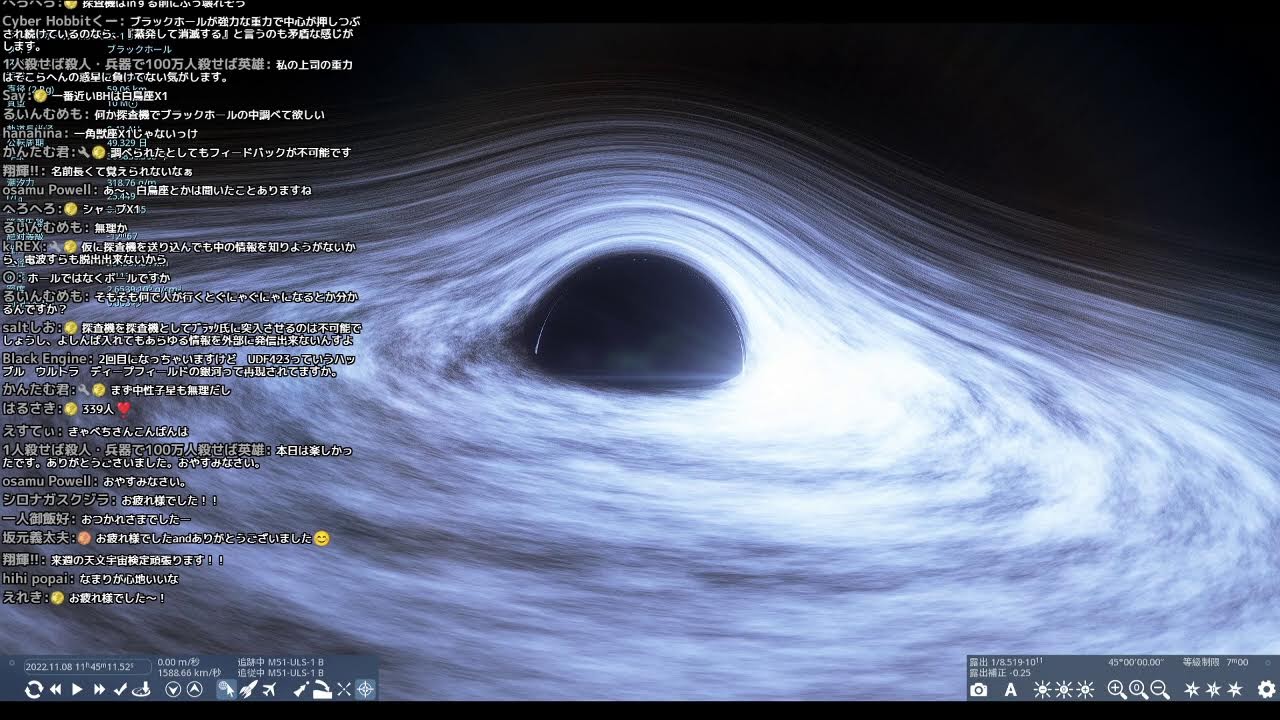The image size is (1280, 720).
Task: Click the auto-exposure 'A' icon
Action: click(1011, 690)
